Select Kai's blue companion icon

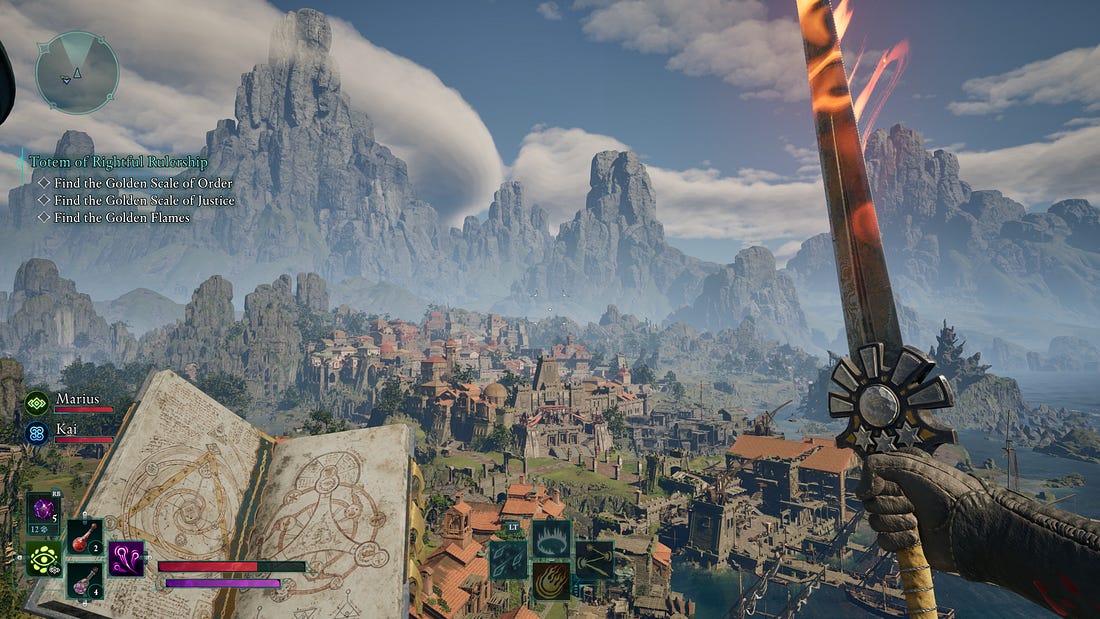(x=37, y=433)
